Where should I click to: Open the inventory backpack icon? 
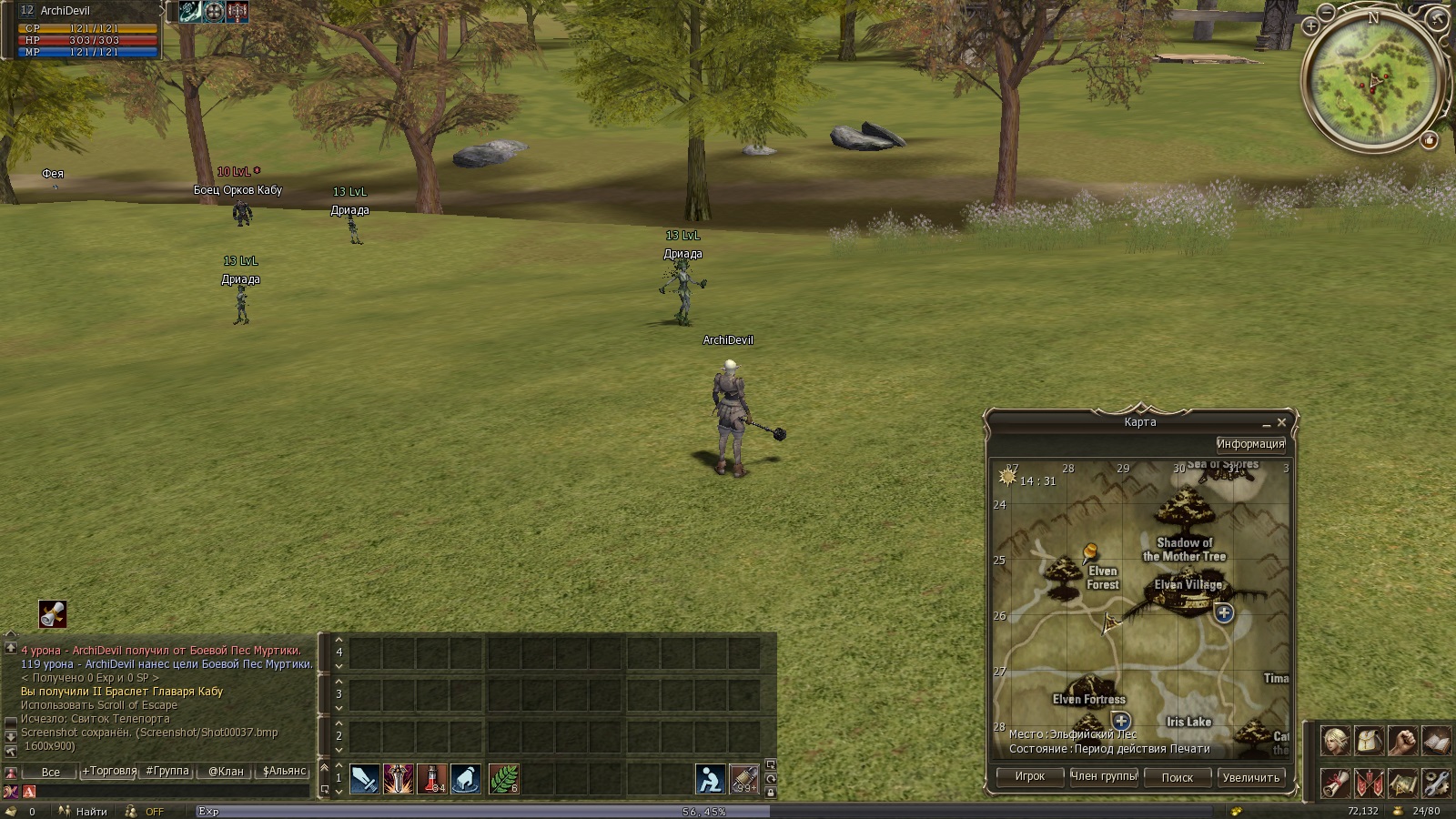1370,742
